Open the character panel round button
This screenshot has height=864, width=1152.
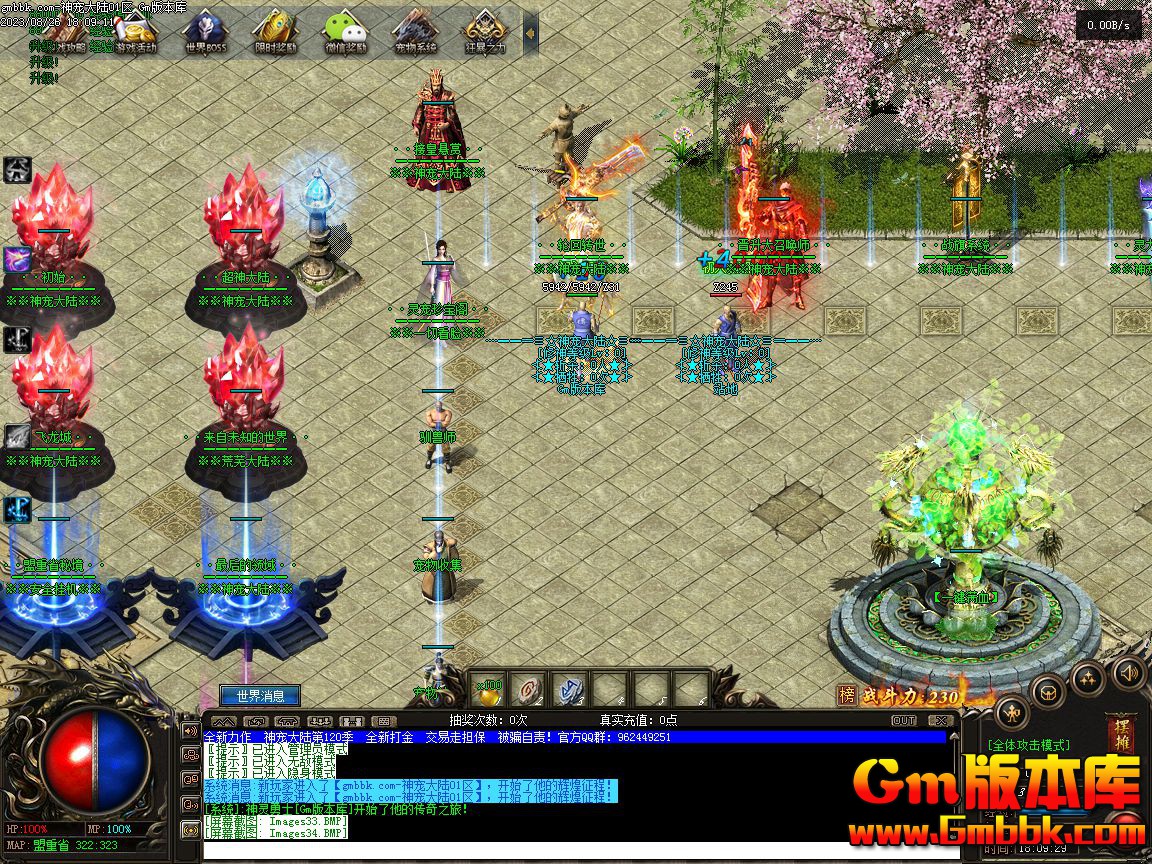[1013, 714]
